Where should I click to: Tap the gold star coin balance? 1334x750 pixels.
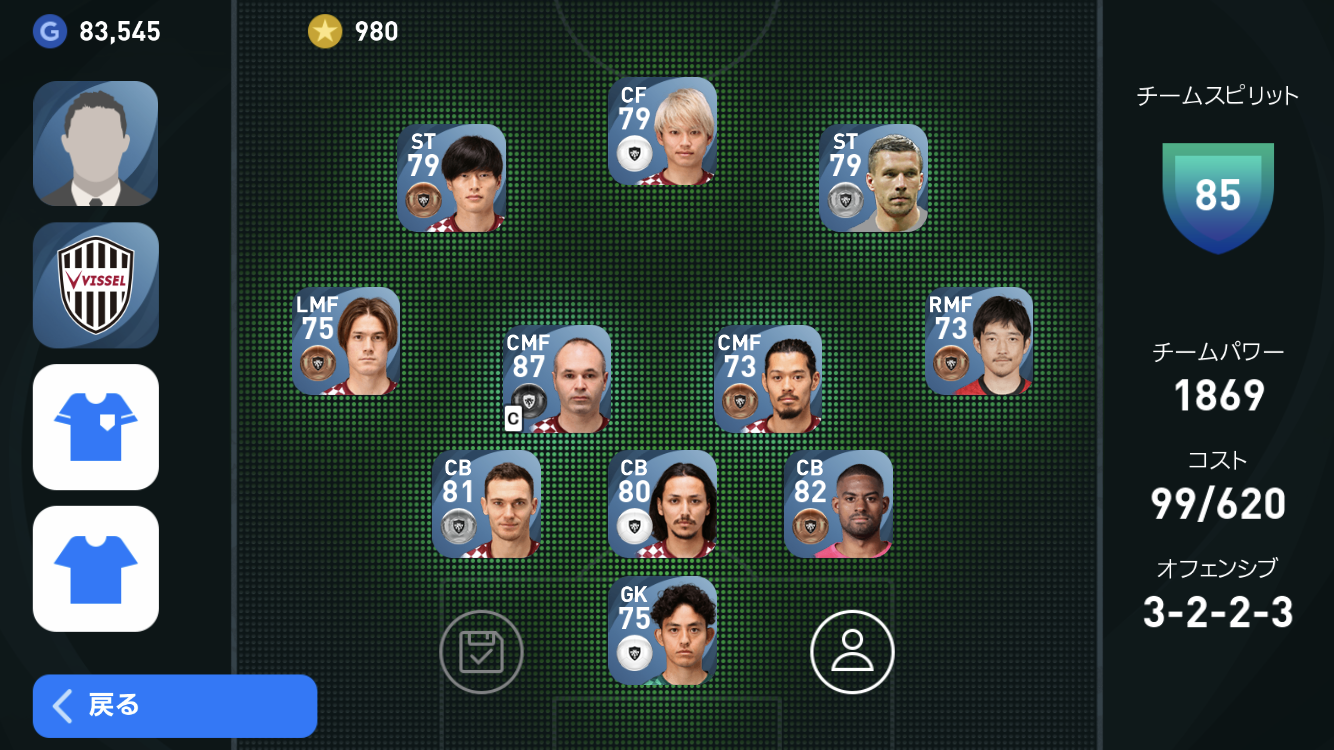[x=353, y=32]
